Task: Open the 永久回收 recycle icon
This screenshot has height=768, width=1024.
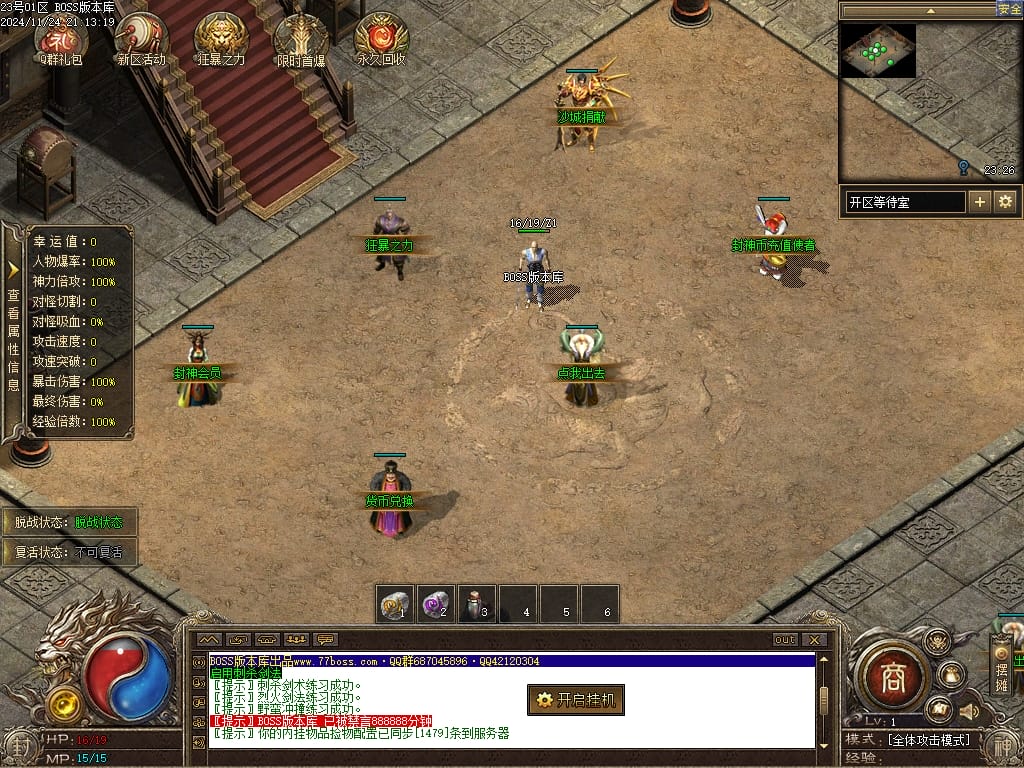Action: [x=381, y=40]
